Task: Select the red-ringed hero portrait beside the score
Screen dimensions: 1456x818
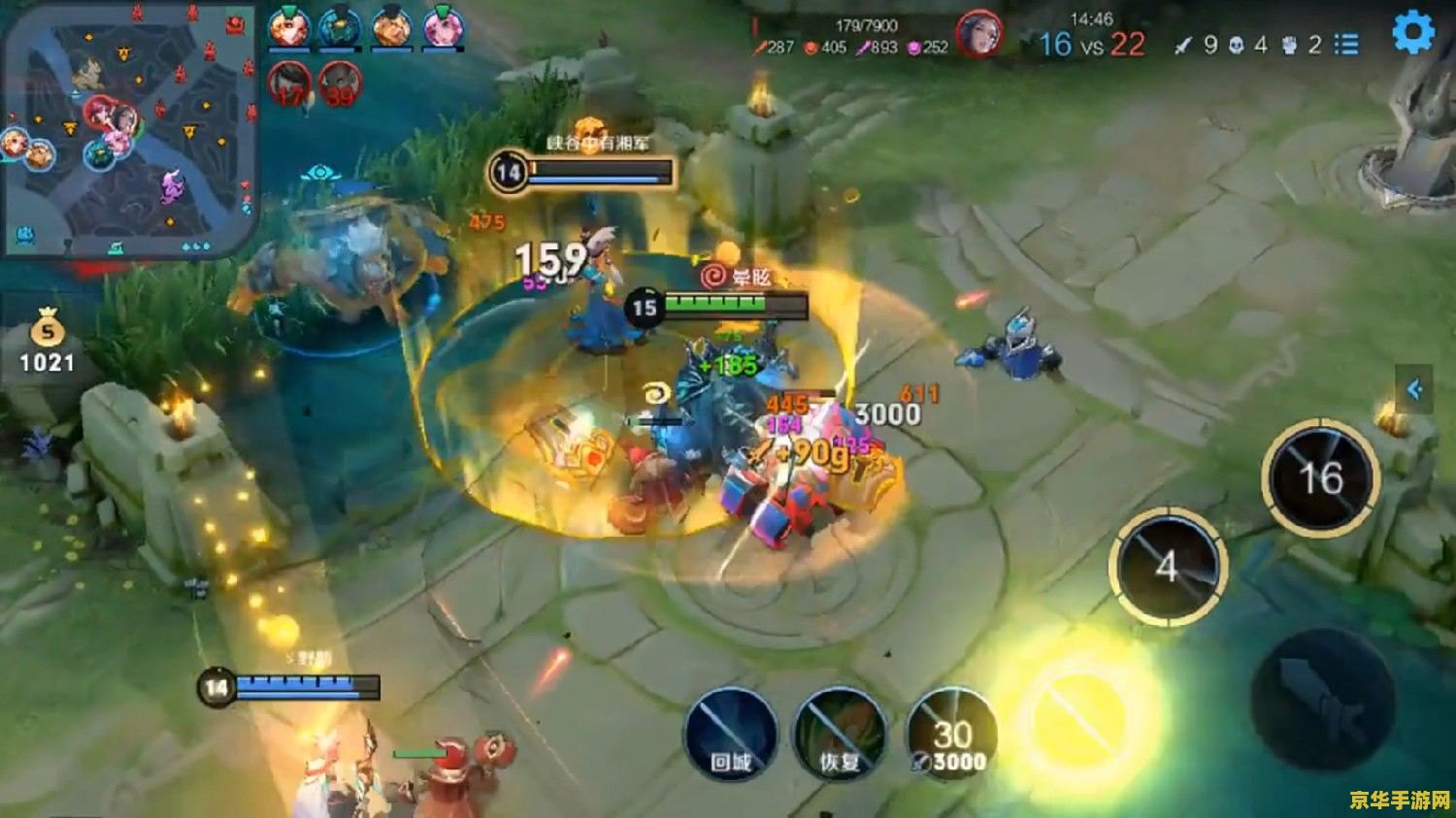Action: click(x=977, y=36)
